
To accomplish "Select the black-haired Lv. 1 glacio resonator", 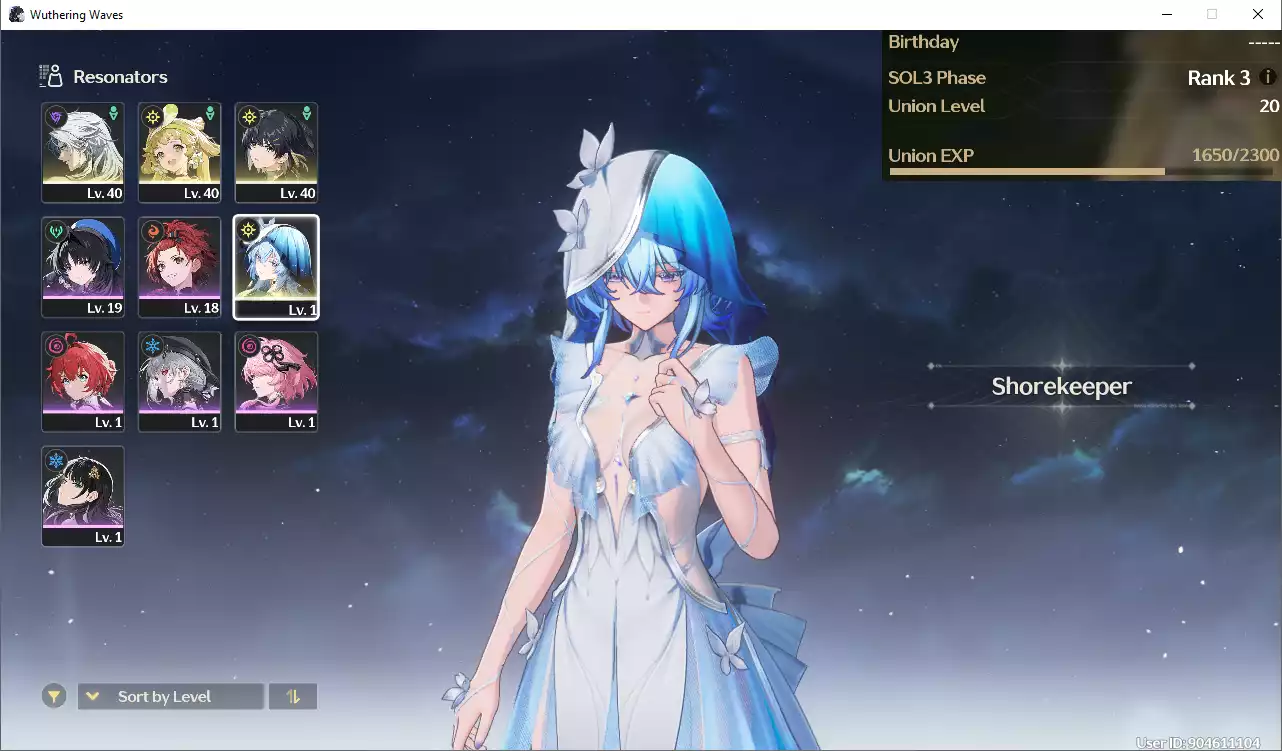I will [x=83, y=496].
